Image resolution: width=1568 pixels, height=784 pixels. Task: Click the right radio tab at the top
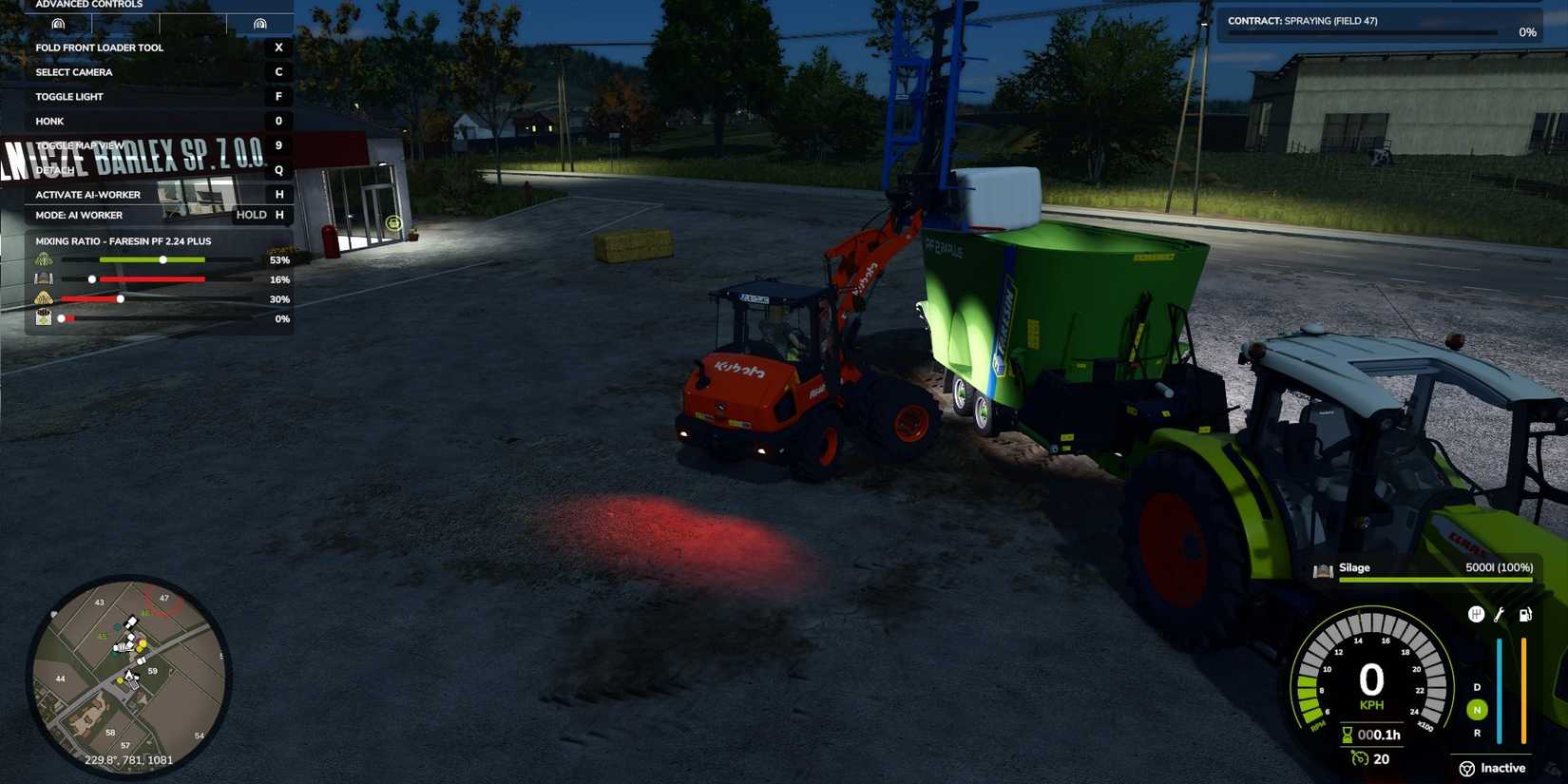pyautogui.click(x=259, y=22)
